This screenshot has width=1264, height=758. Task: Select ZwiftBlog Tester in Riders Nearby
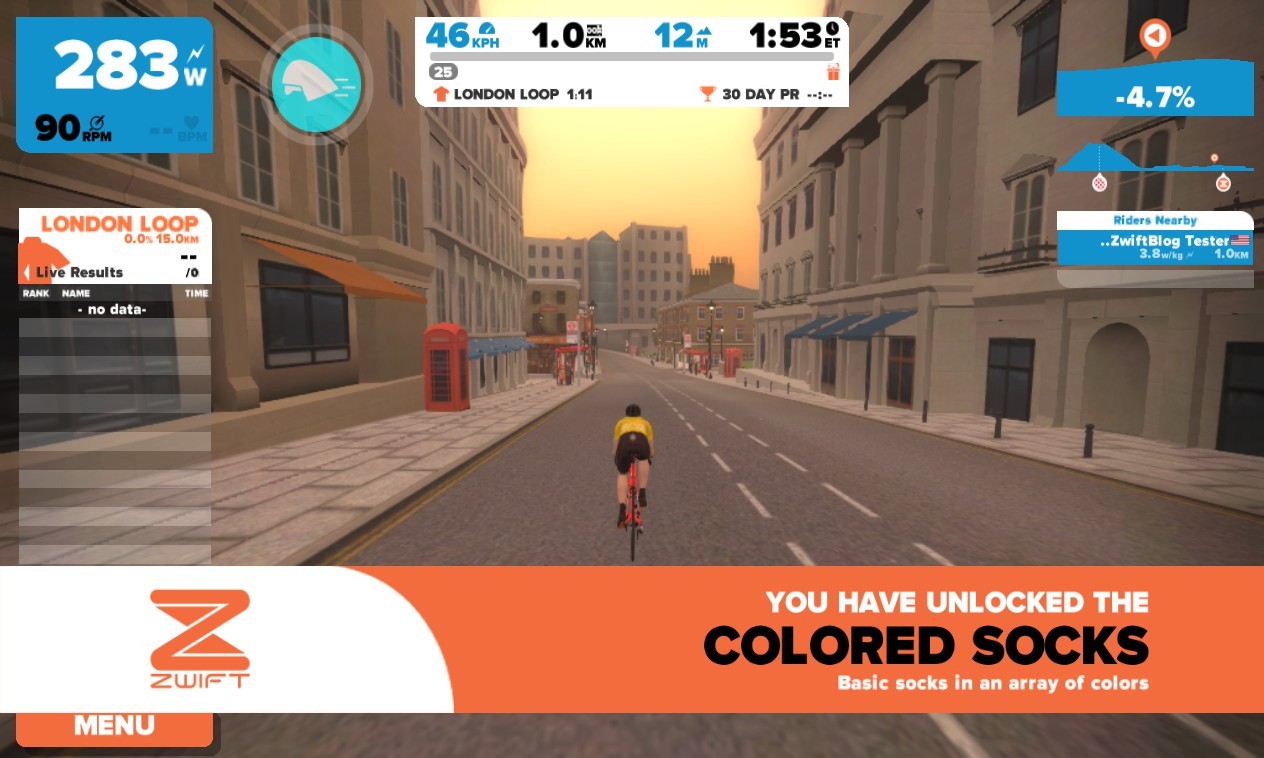(x=1154, y=247)
